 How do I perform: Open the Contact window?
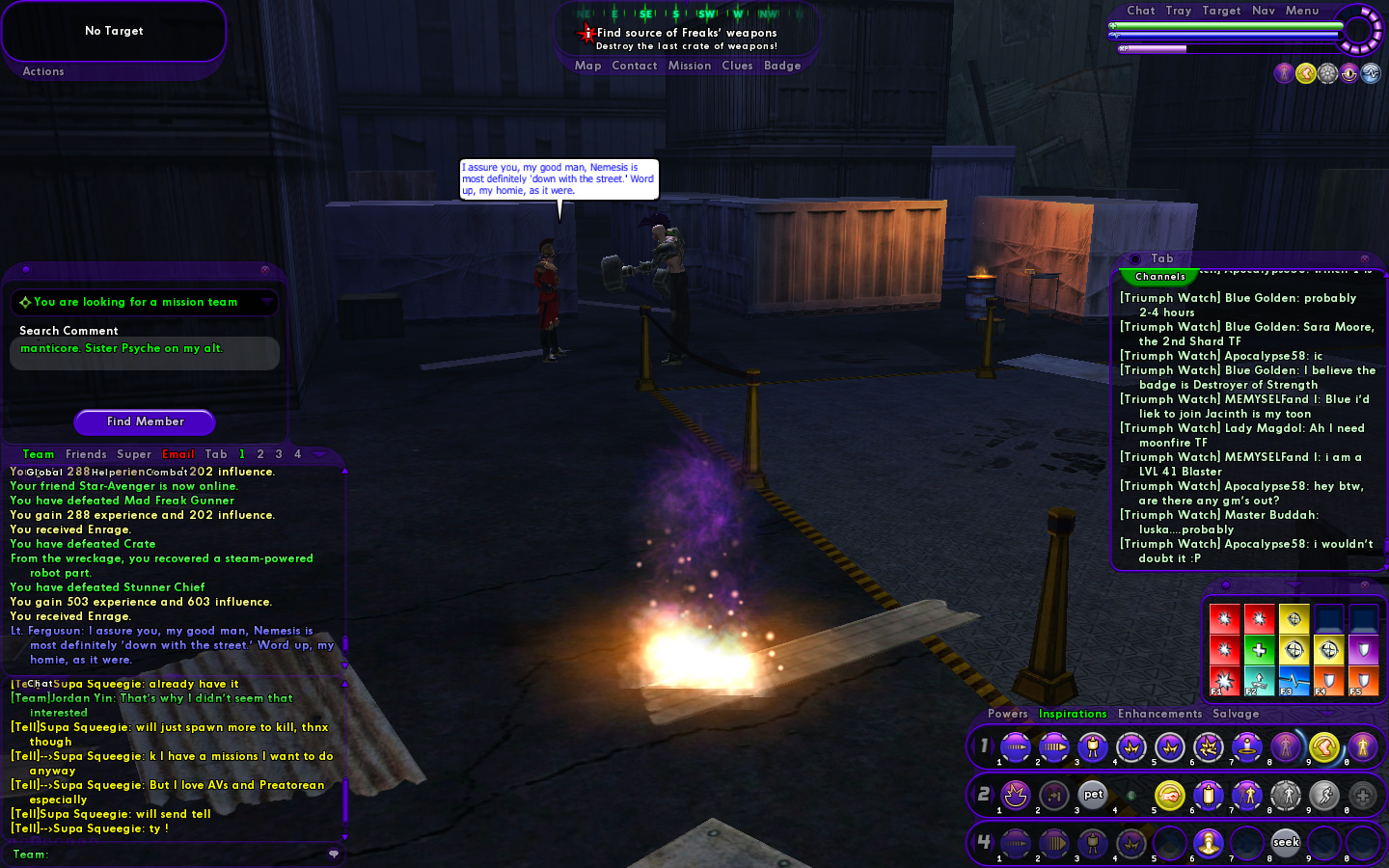pyautogui.click(x=634, y=66)
